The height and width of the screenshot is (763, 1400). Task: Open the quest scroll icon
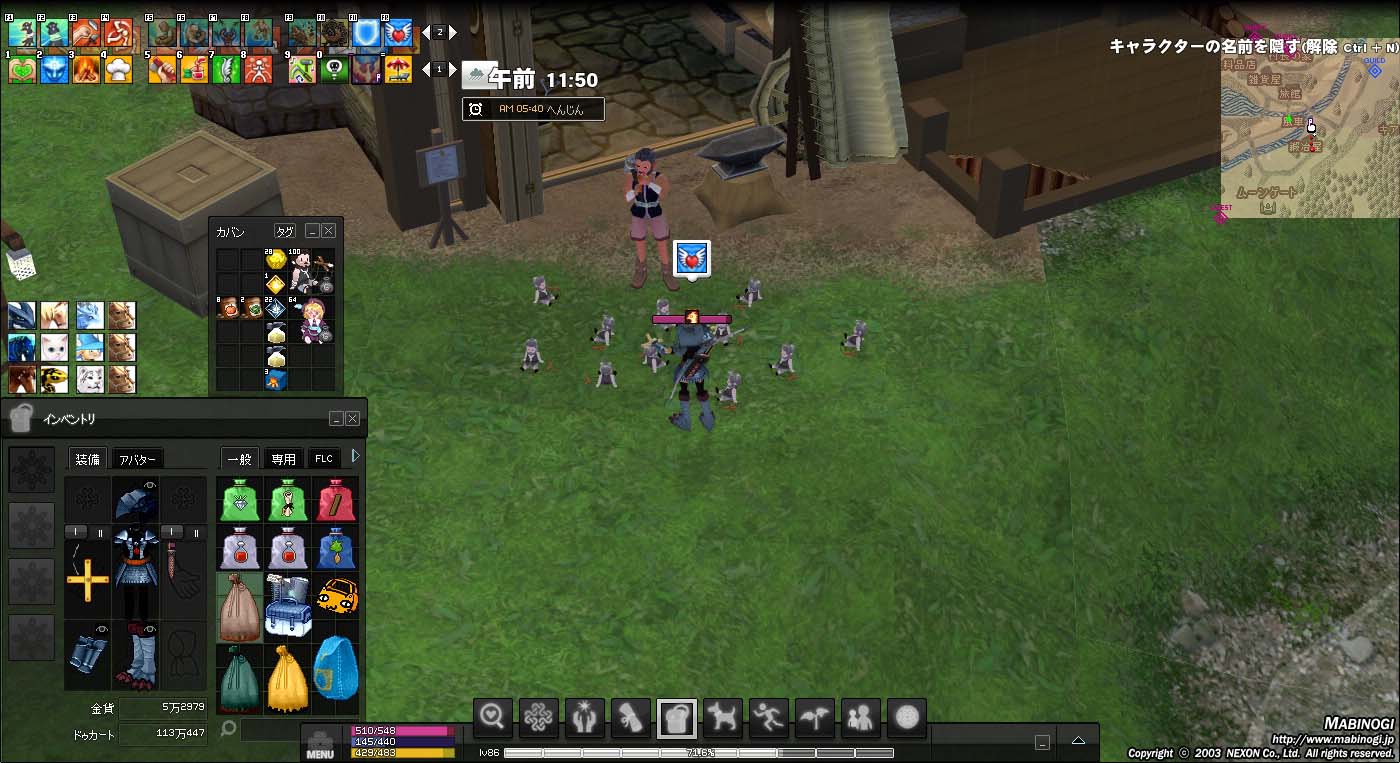coord(631,717)
